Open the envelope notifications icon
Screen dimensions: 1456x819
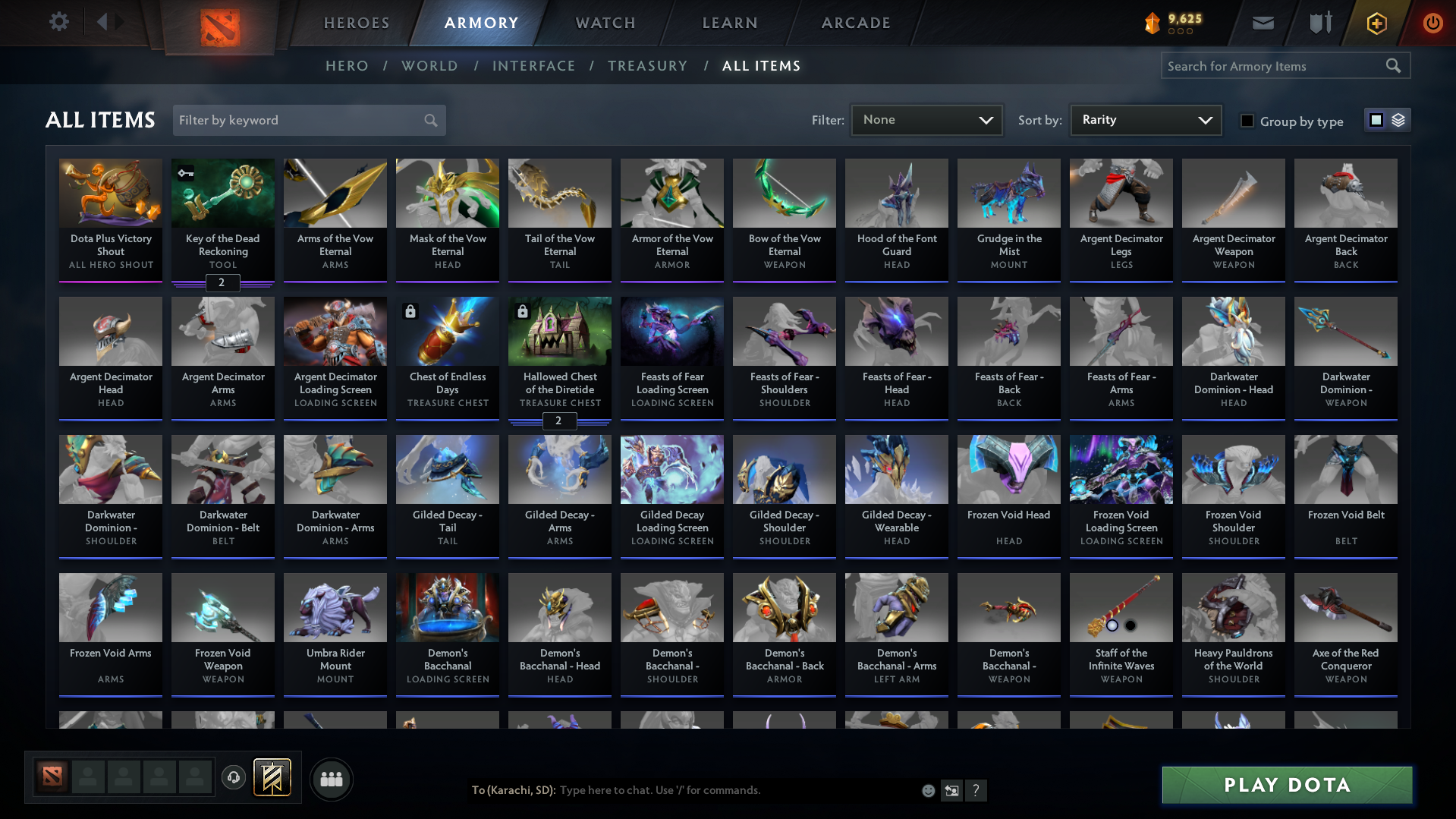[1262, 23]
